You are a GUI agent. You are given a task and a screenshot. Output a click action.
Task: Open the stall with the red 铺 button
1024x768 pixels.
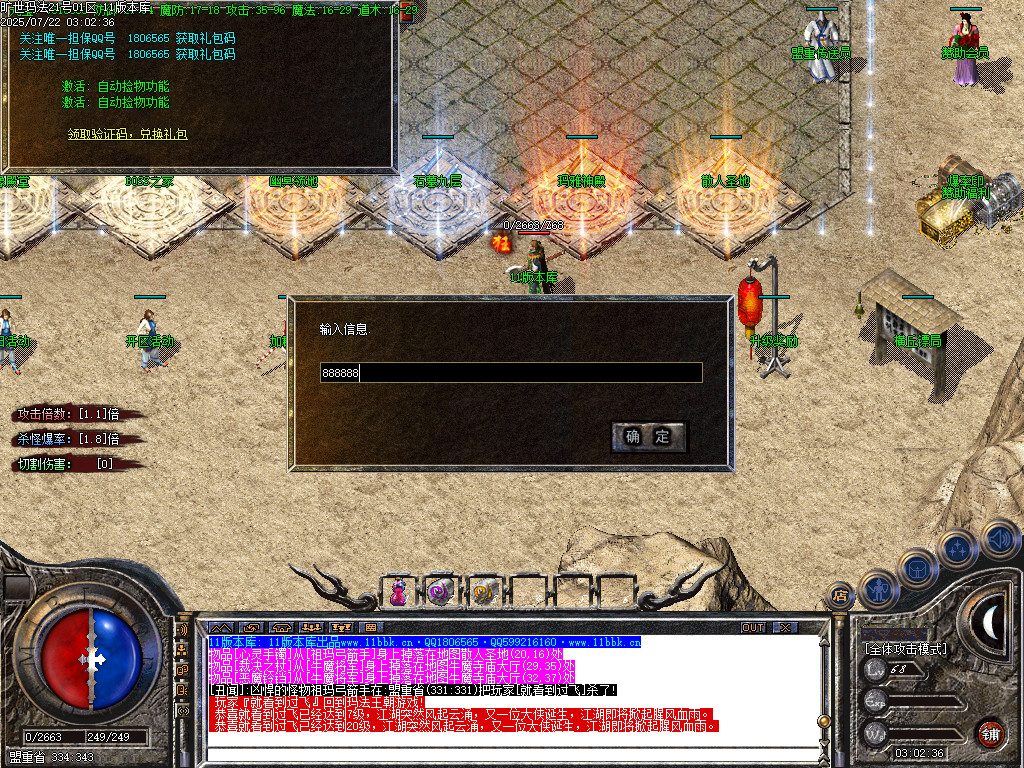coord(990,733)
